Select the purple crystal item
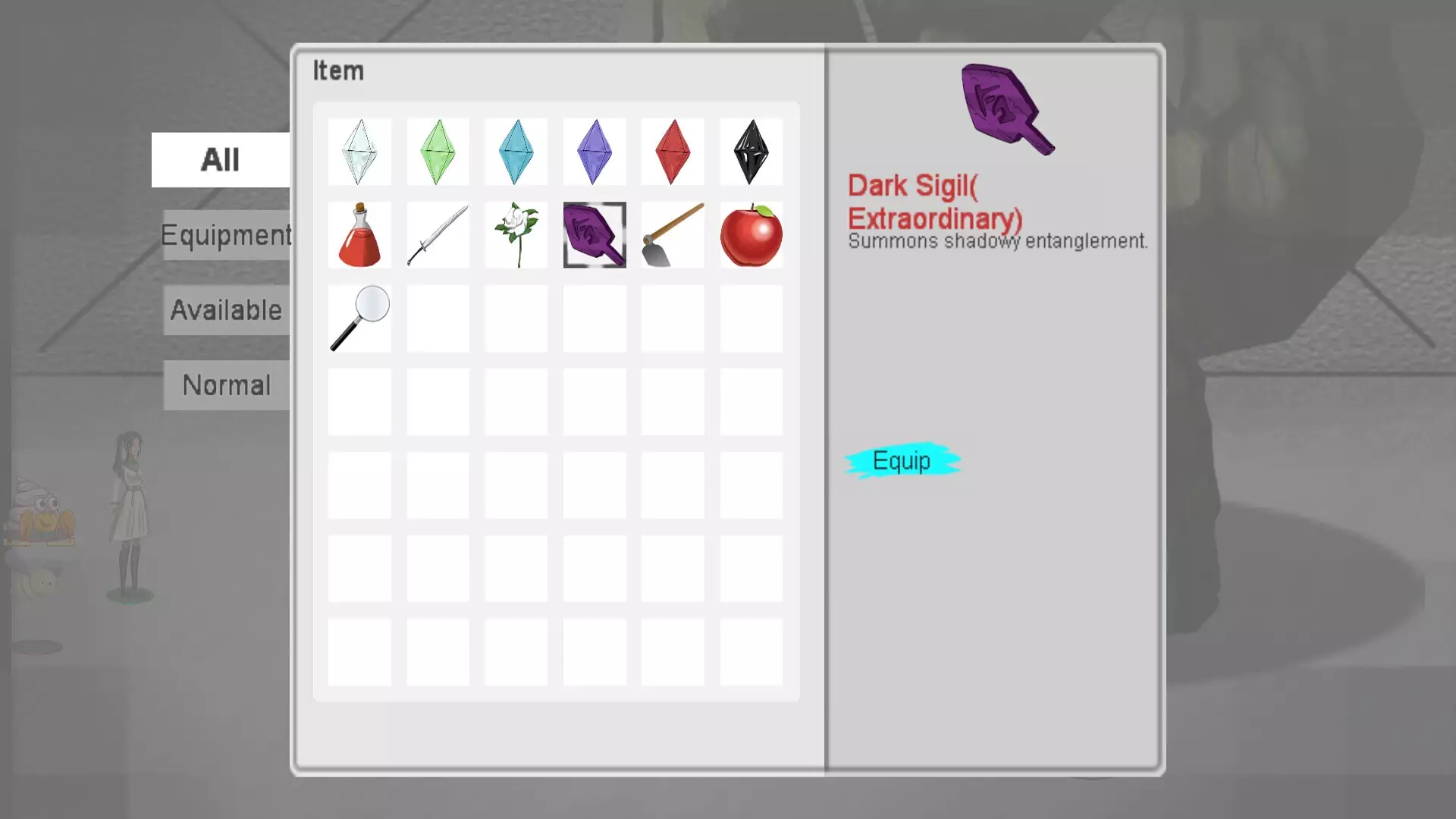This screenshot has height=819, width=1456. [595, 152]
